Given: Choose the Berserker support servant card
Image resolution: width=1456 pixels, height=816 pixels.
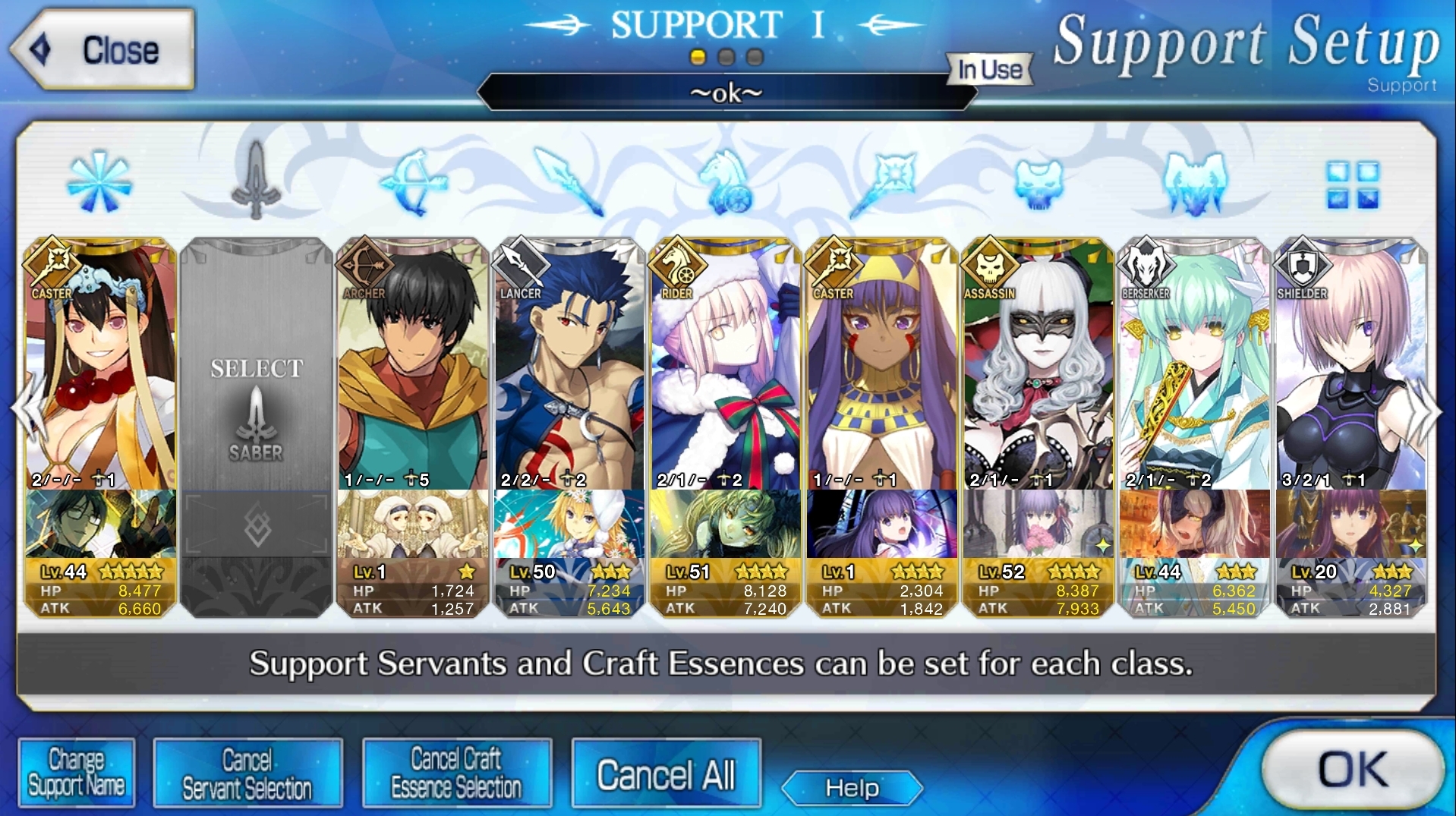Looking at the screenshot, I should (x=1195, y=364).
